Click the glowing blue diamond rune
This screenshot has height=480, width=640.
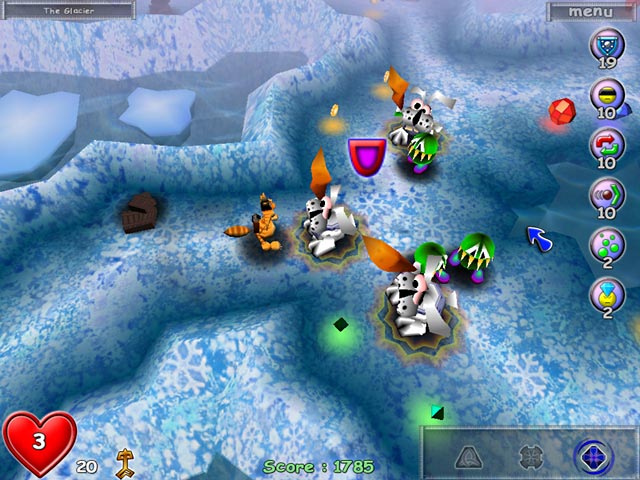pos(592,456)
